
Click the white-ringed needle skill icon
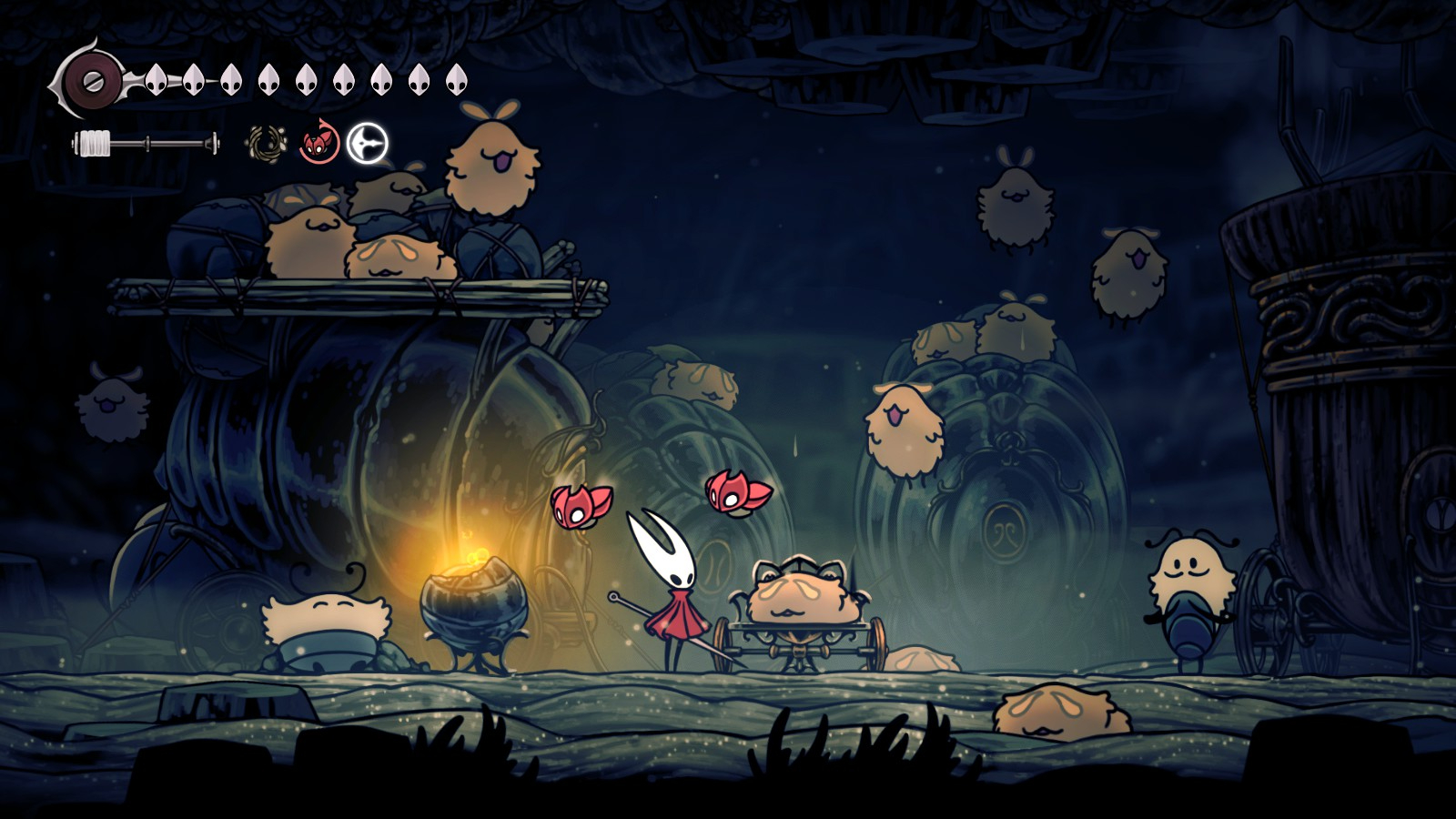tap(368, 144)
